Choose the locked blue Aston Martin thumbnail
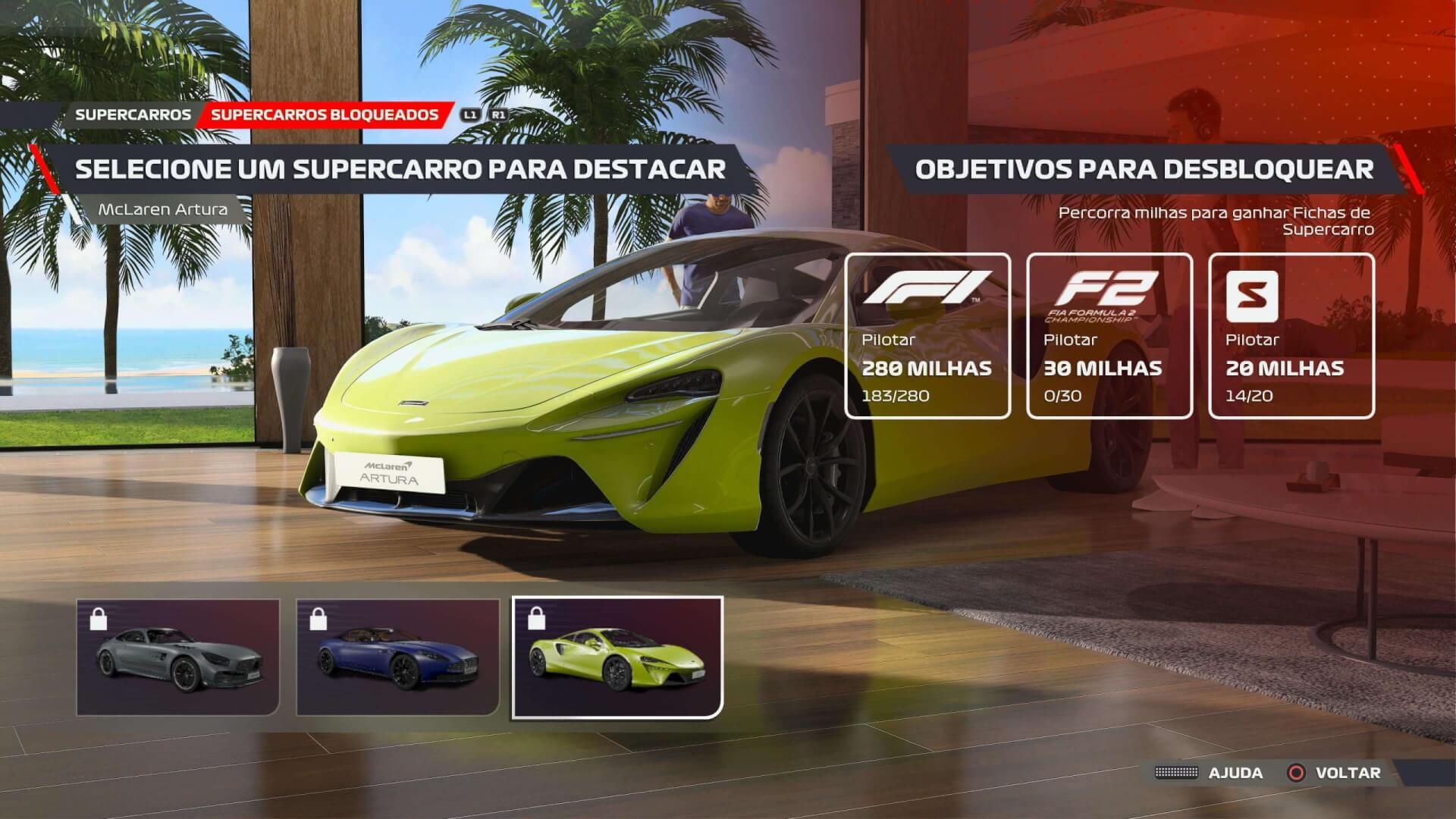The image size is (1456, 819). click(x=398, y=657)
